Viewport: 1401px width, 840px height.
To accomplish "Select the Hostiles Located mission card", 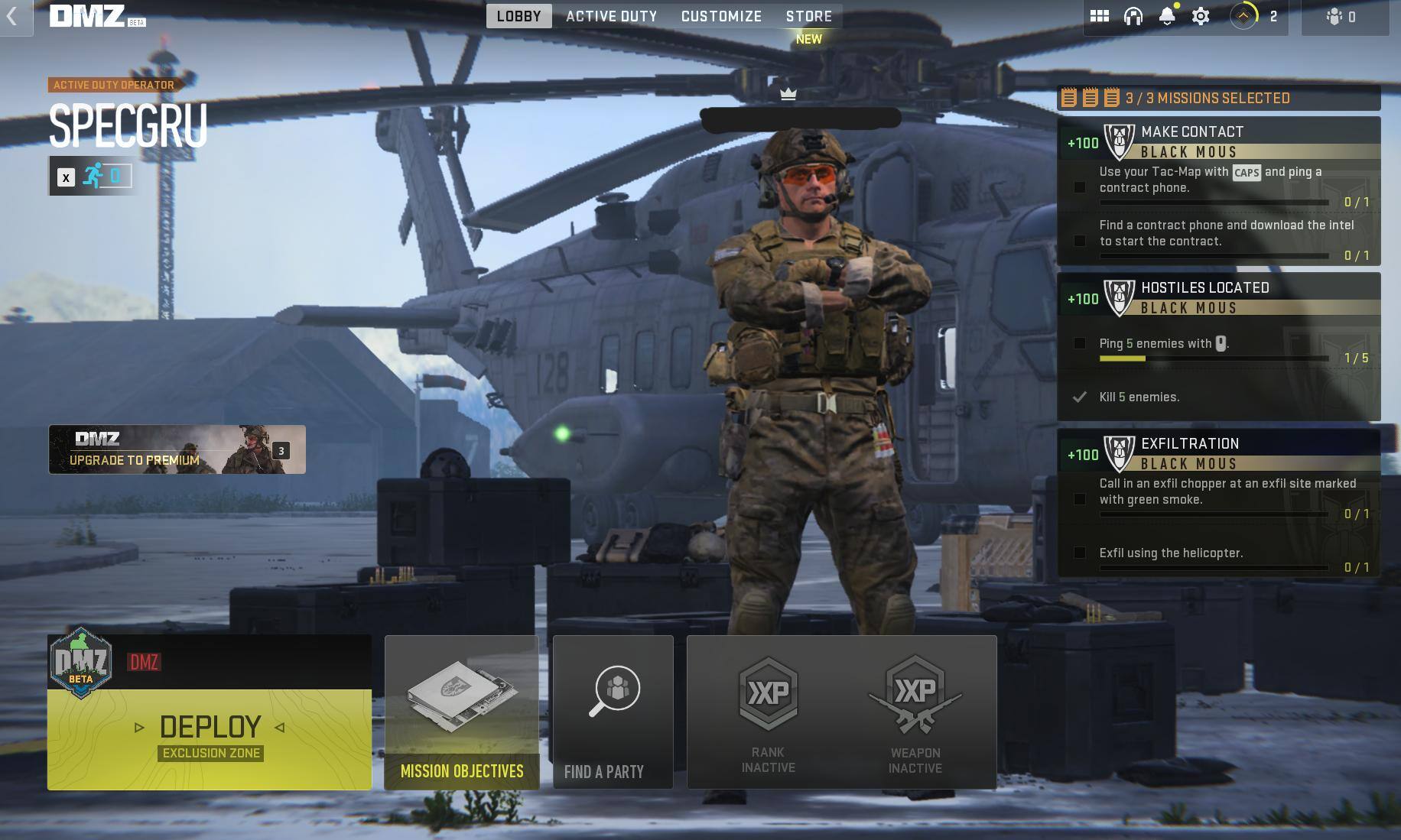I will pyautogui.click(x=1218, y=346).
